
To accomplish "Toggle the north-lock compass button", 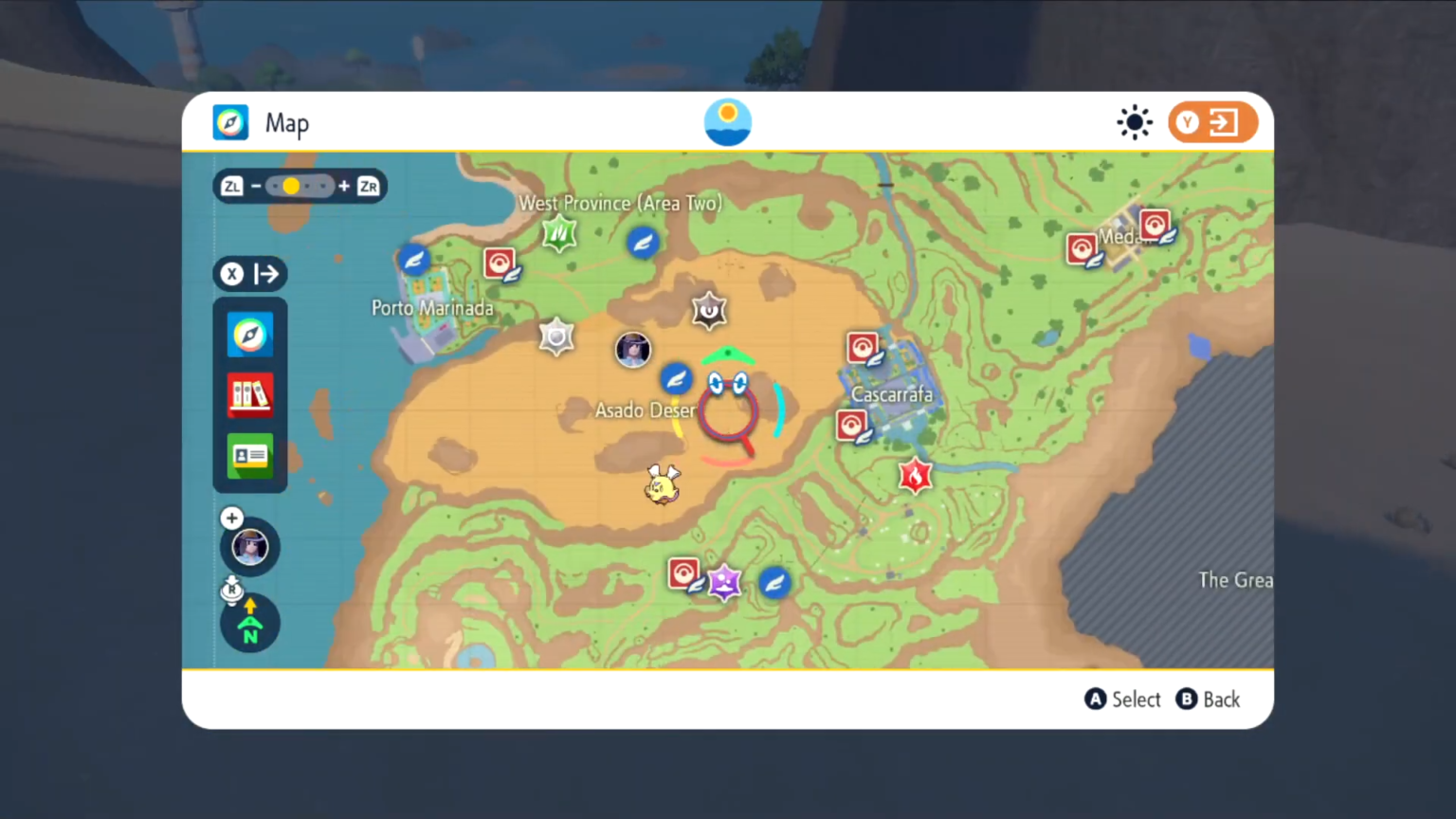I will (x=250, y=624).
